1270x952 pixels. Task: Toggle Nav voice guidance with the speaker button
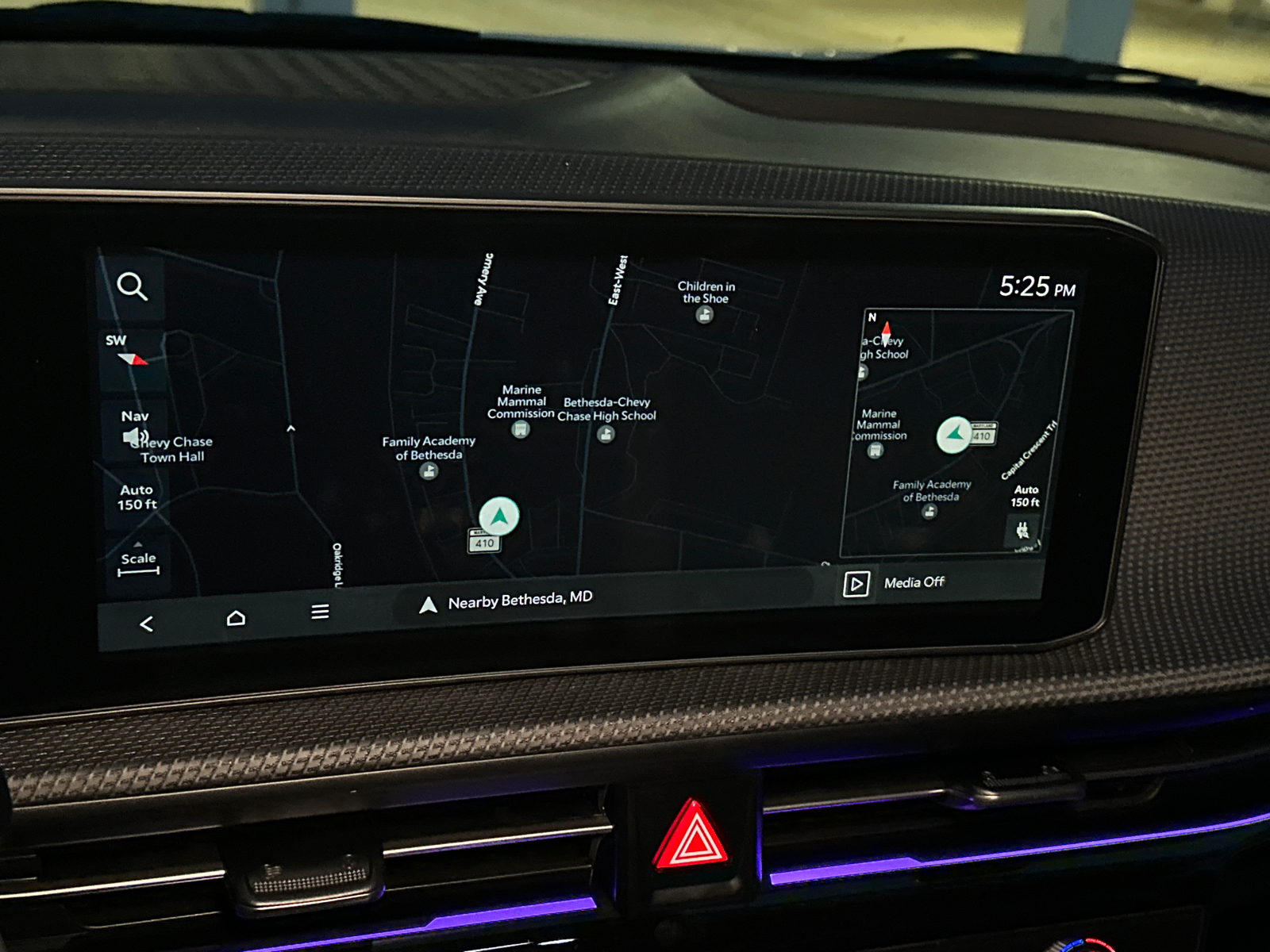click(134, 435)
